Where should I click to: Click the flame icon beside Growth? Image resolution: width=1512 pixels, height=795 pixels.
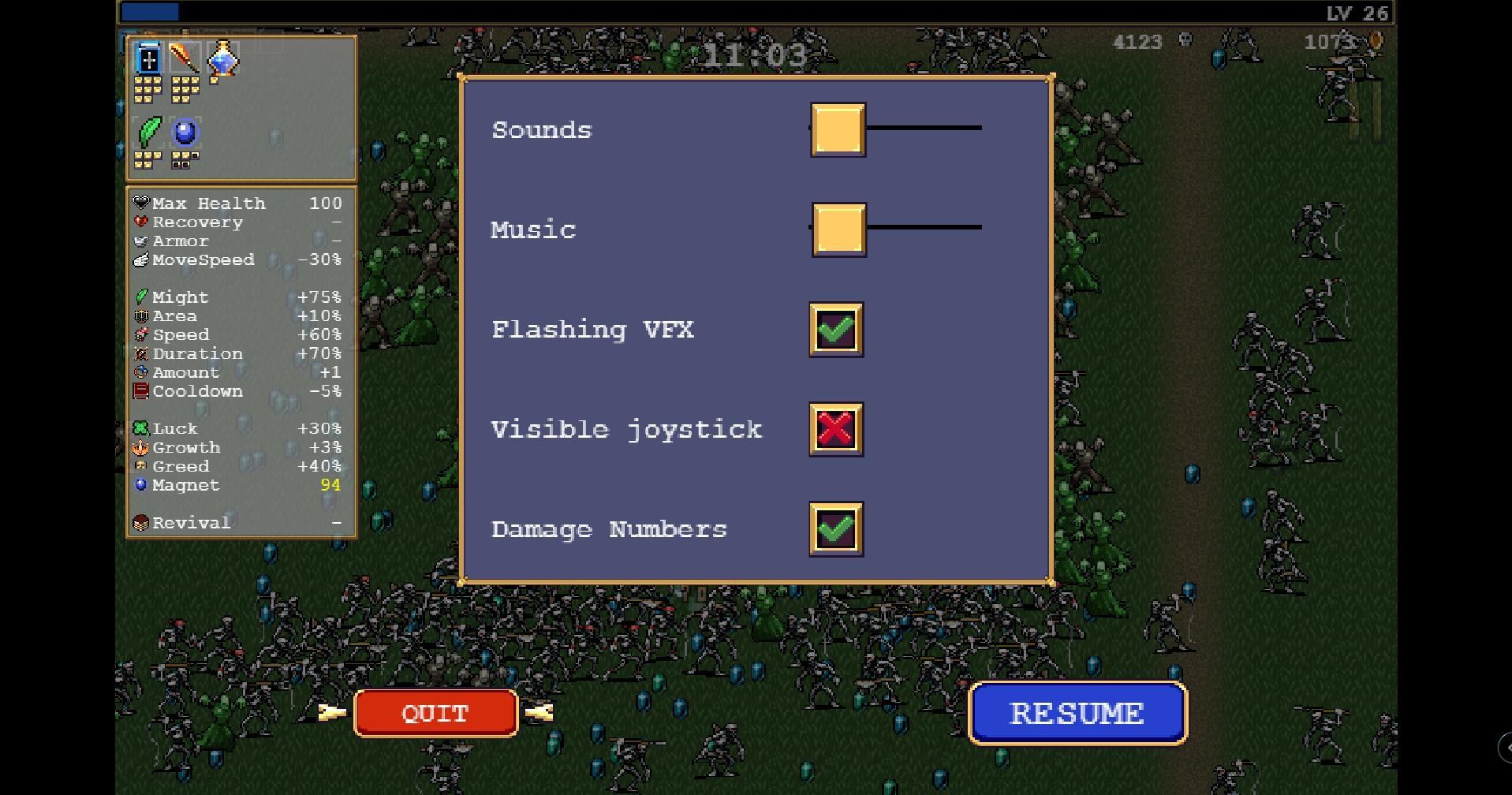(142, 447)
